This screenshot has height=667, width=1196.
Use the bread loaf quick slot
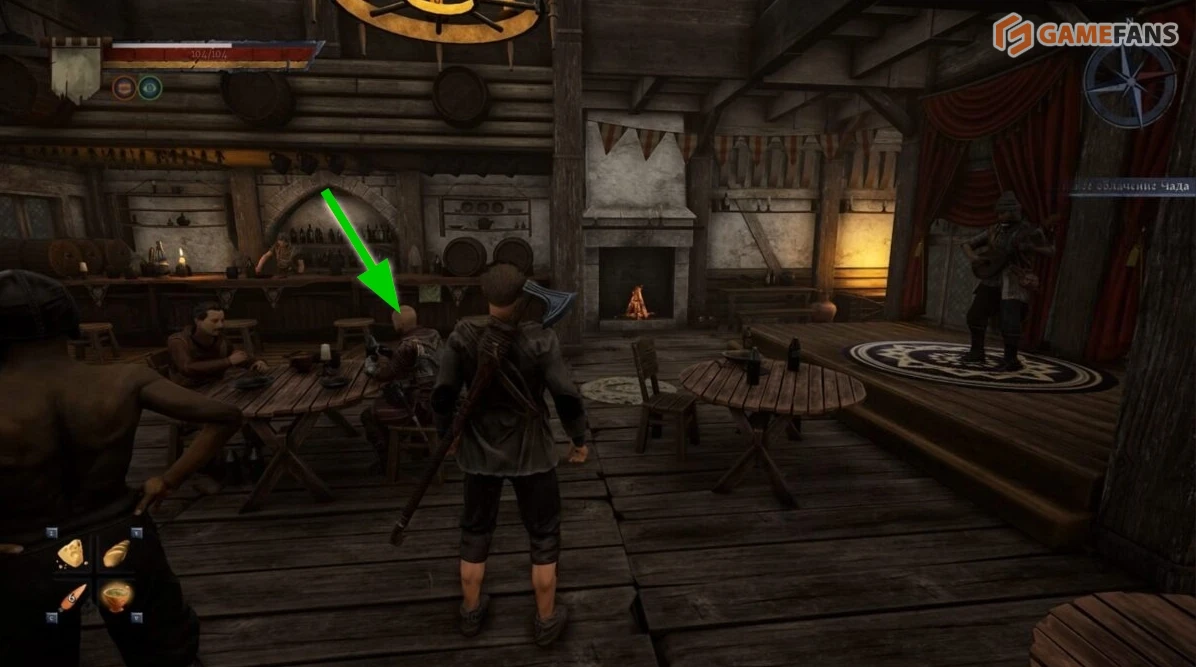click(x=115, y=553)
